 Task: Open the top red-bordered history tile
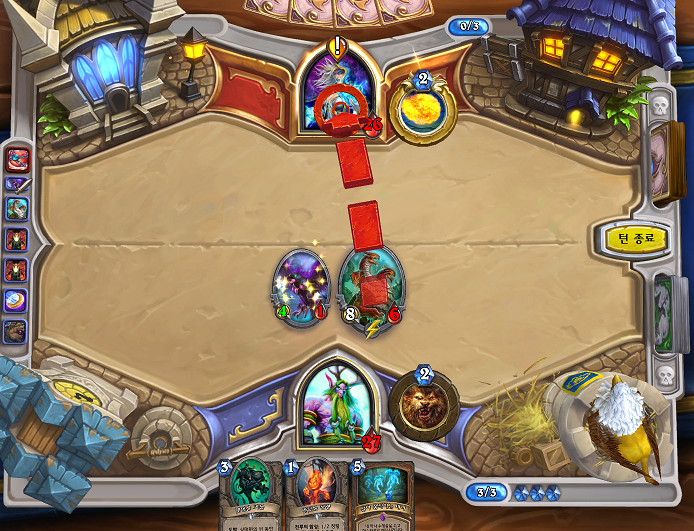click(17, 158)
